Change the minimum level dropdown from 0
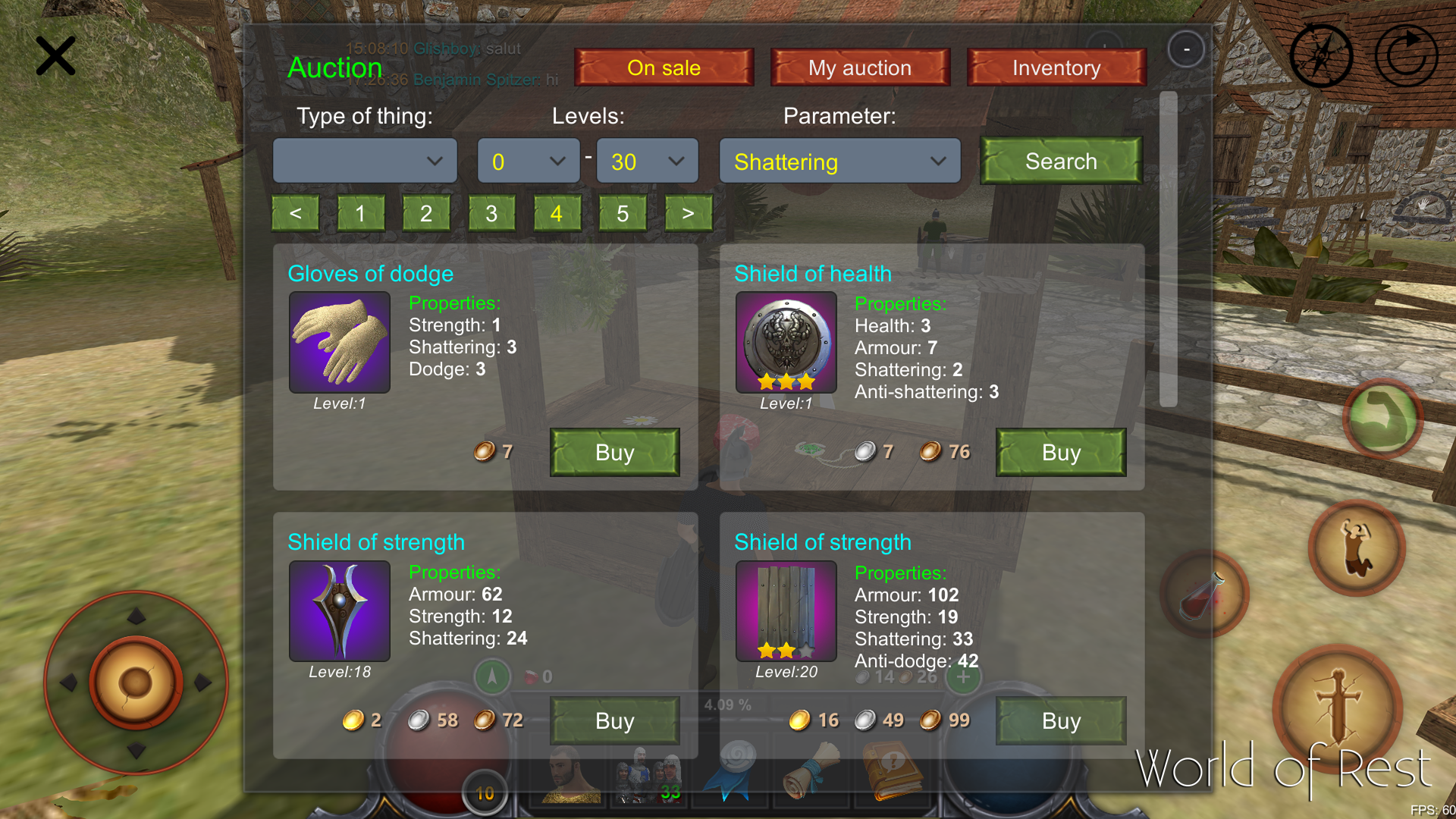The image size is (1456, 819). coord(528,161)
